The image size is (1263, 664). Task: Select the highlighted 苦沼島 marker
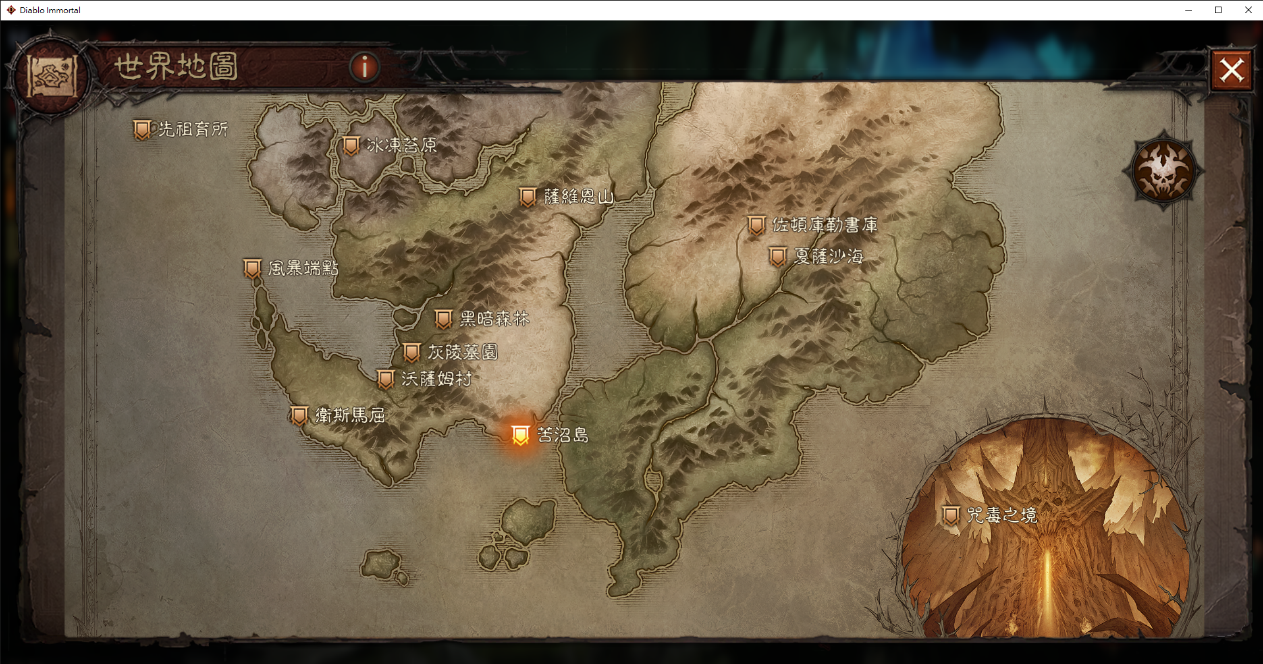pos(520,435)
